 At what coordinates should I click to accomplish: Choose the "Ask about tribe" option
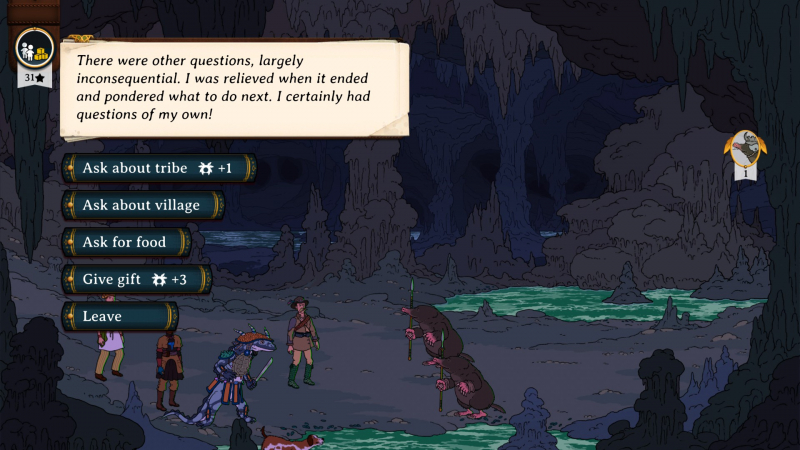click(158, 168)
